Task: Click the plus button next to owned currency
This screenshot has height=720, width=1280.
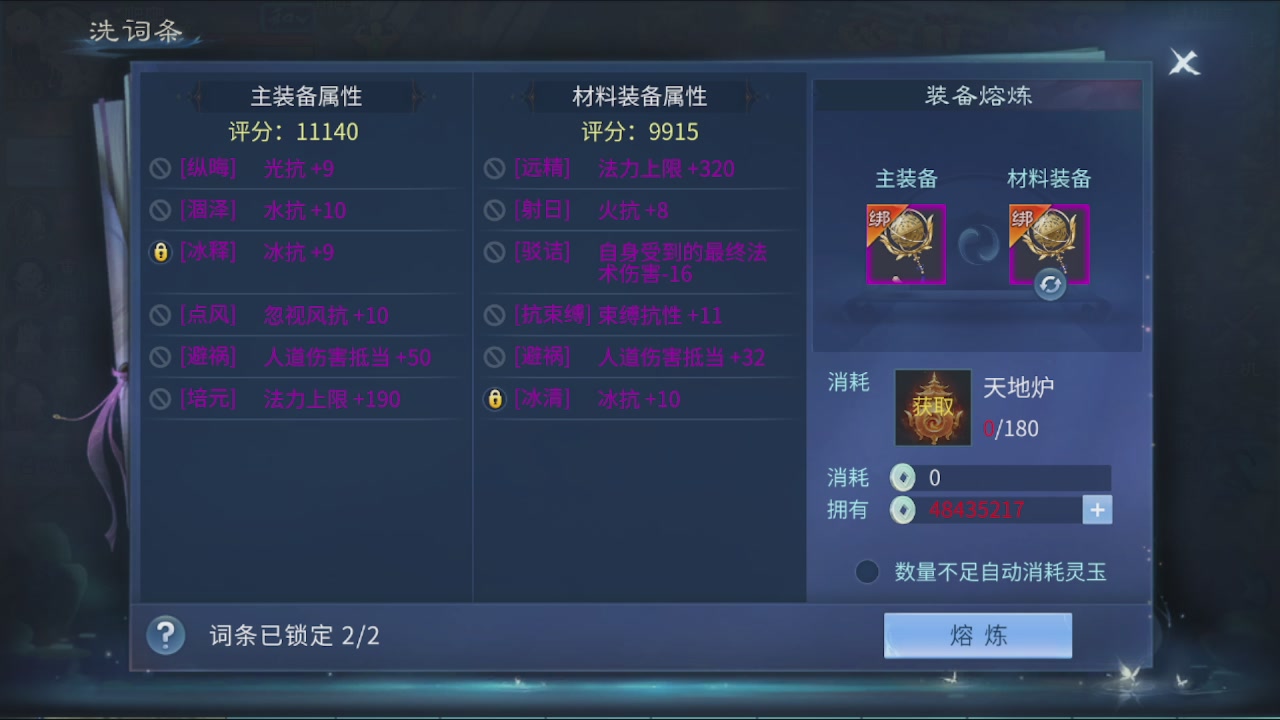Action: coord(1096,510)
